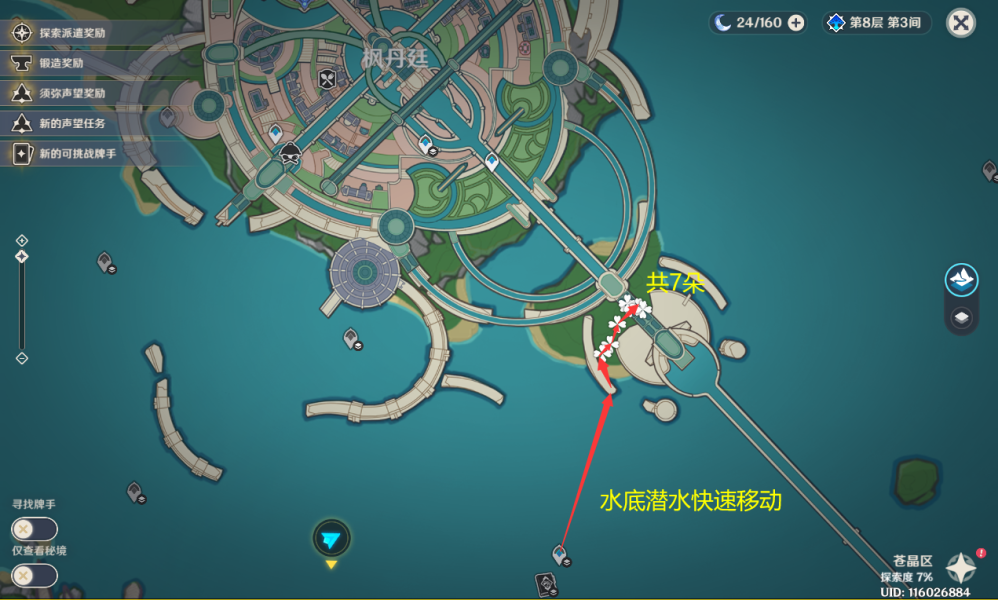Open the Spiral Abyss 第8层 第3间 indicator

[x=876, y=23]
